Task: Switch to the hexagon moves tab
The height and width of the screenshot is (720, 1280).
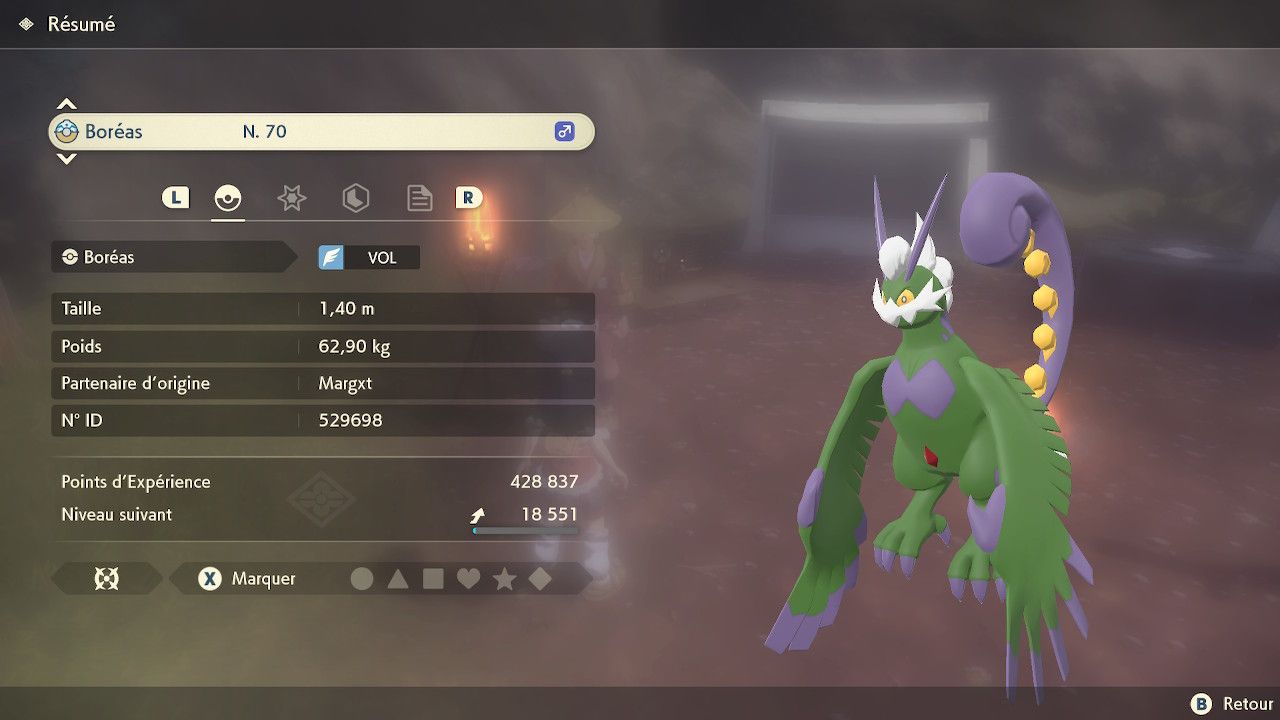Action: (355, 198)
